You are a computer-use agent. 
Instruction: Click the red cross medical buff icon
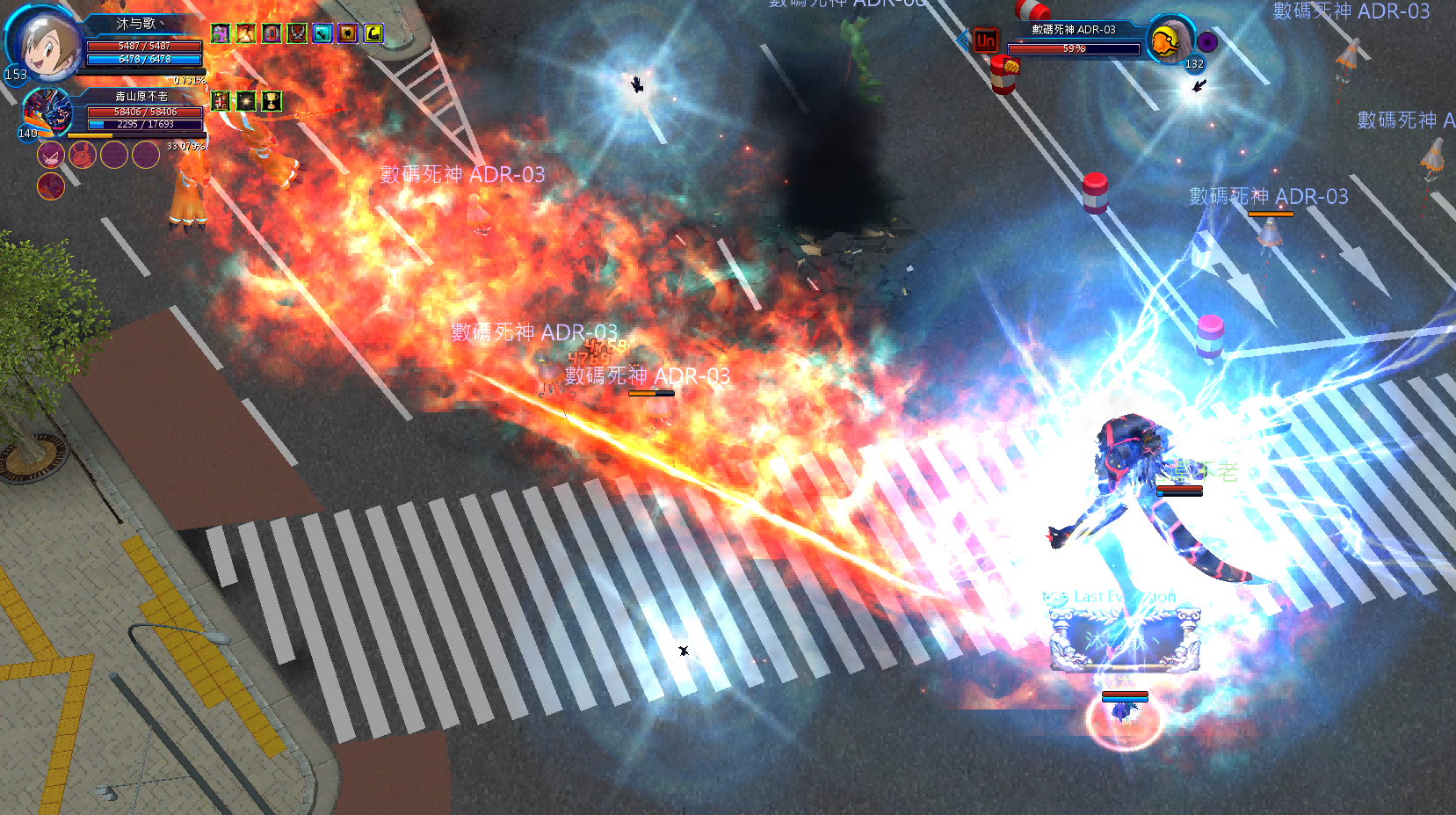[221, 101]
